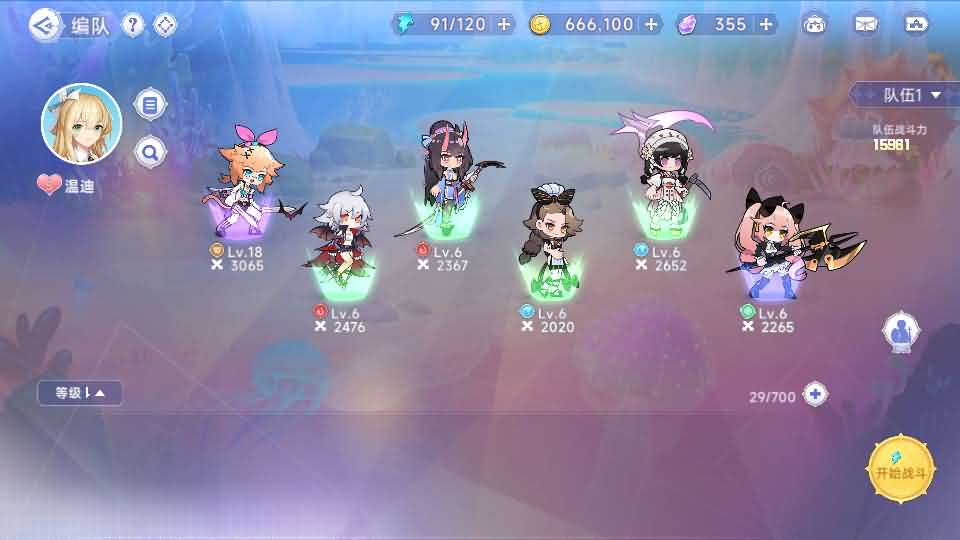Expand capacity with the plus next to 29/700
This screenshot has height=540, width=960.
(816, 394)
